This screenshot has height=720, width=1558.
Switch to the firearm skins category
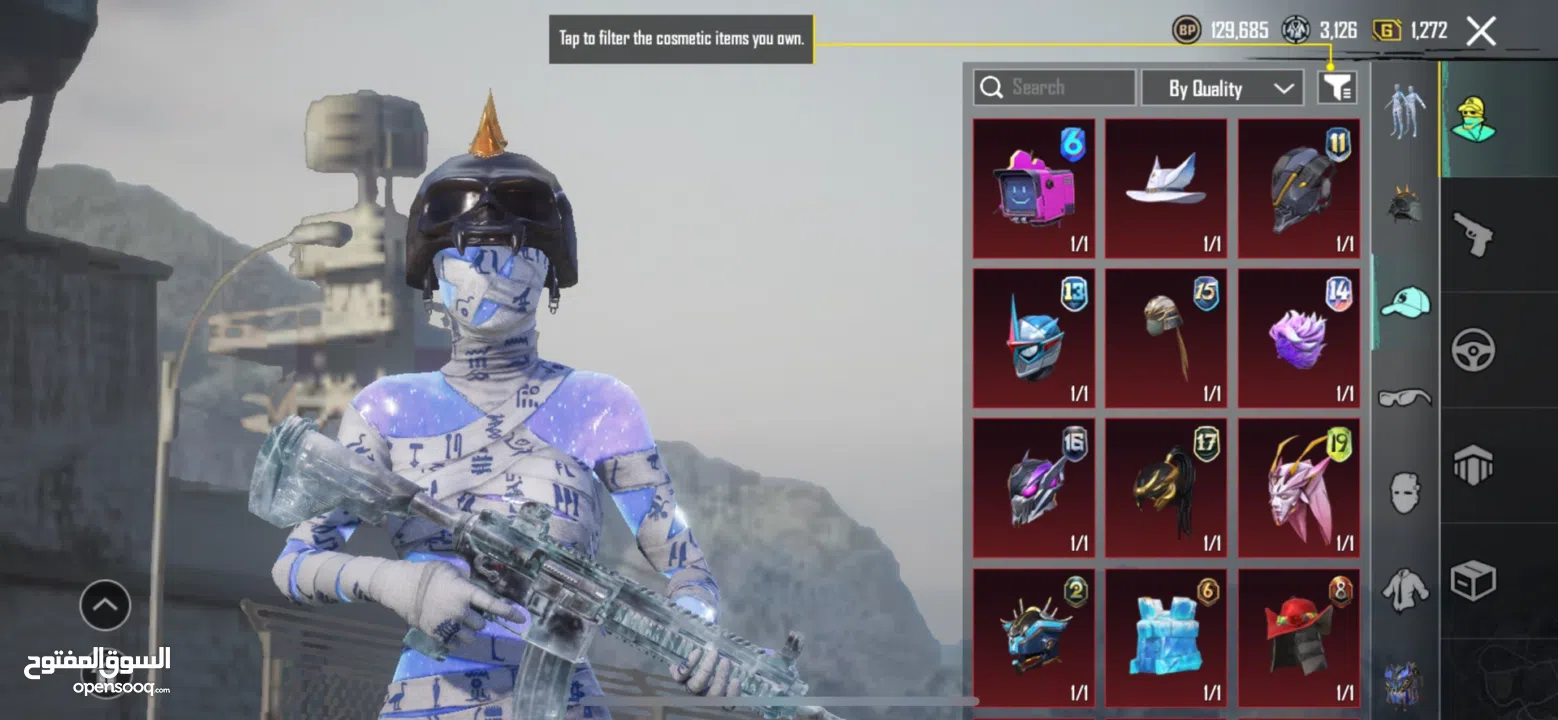tap(1472, 234)
